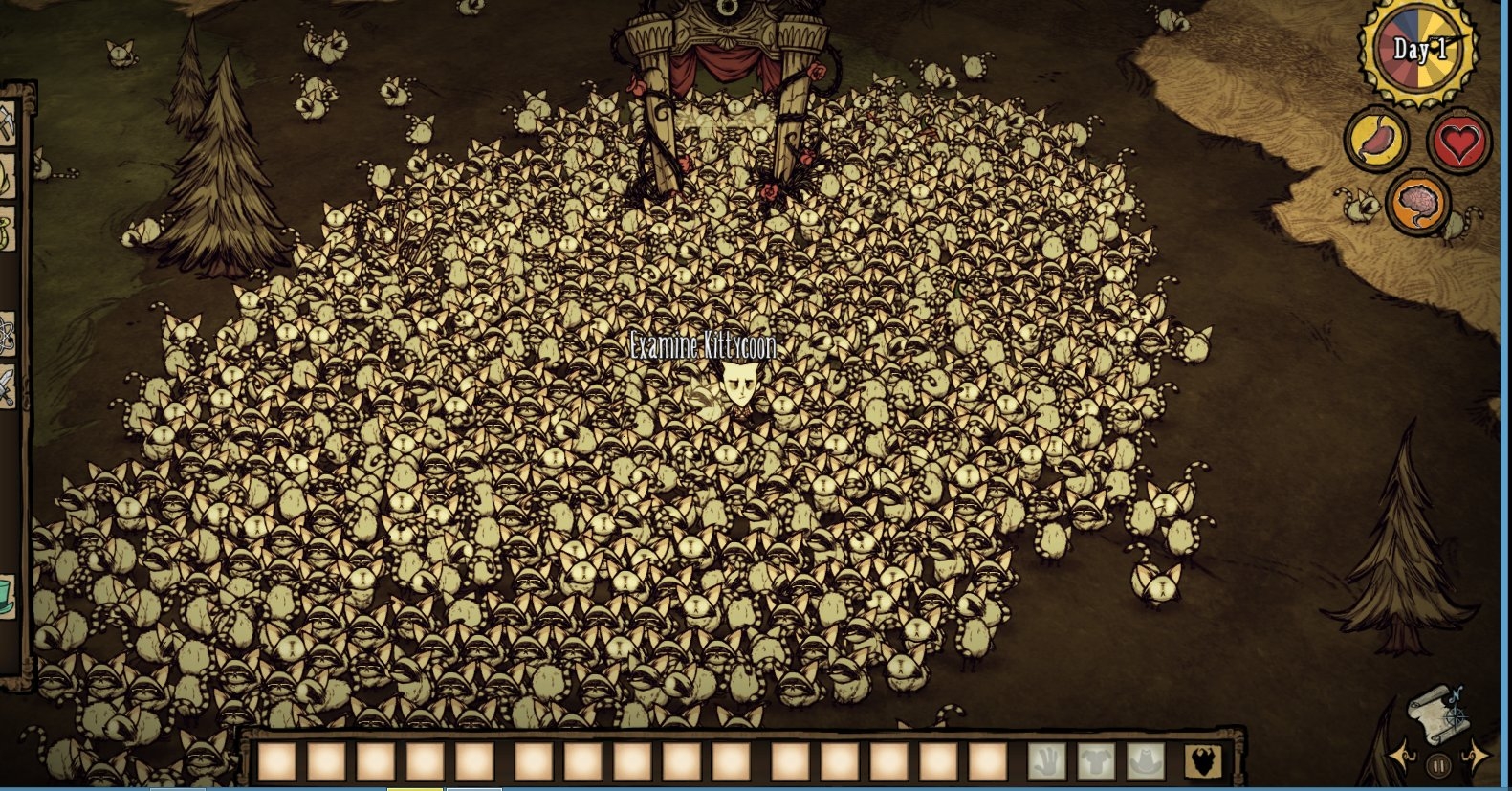Open the Tools crafting tab with axe icon
Viewport: 1512px width, 791px height.
(6, 125)
